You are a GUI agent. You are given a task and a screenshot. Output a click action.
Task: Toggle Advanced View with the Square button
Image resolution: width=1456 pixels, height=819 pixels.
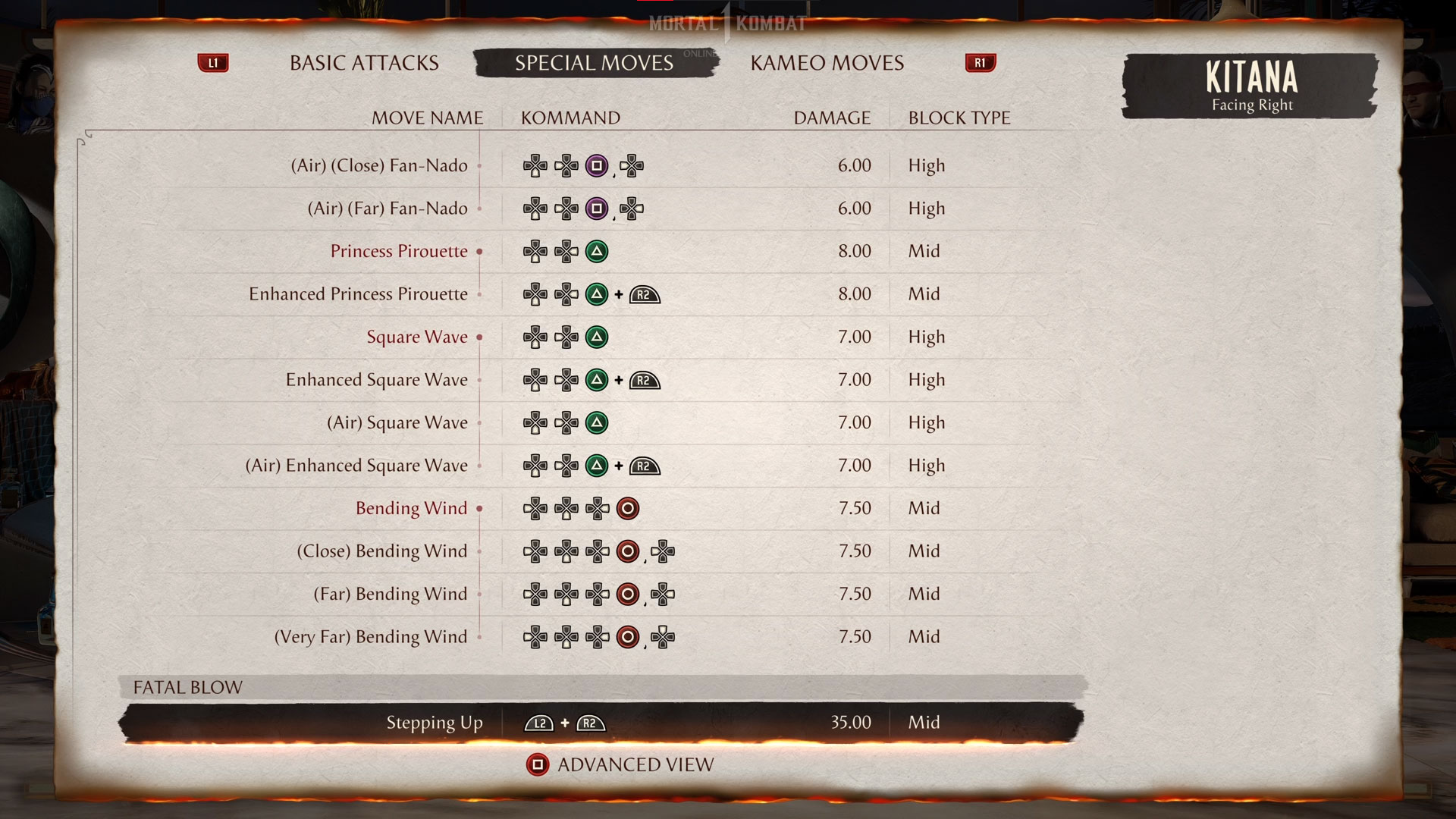coord(538,764)
